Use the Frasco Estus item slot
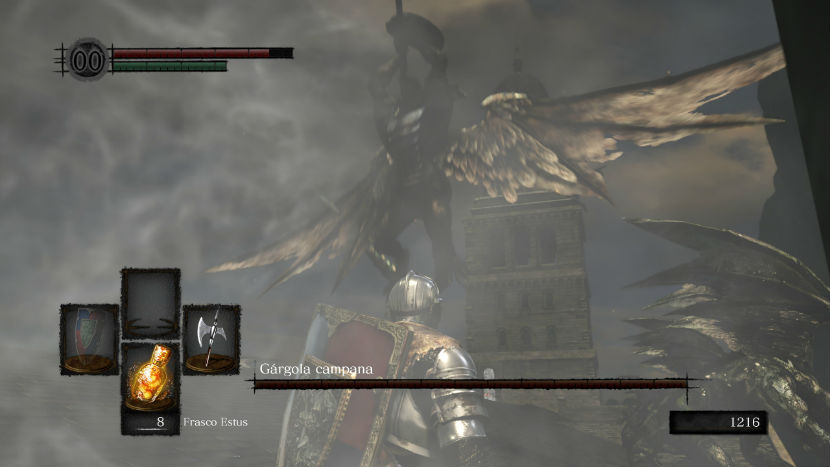Viewport: 830px width, 467px height. coord(150,386)
